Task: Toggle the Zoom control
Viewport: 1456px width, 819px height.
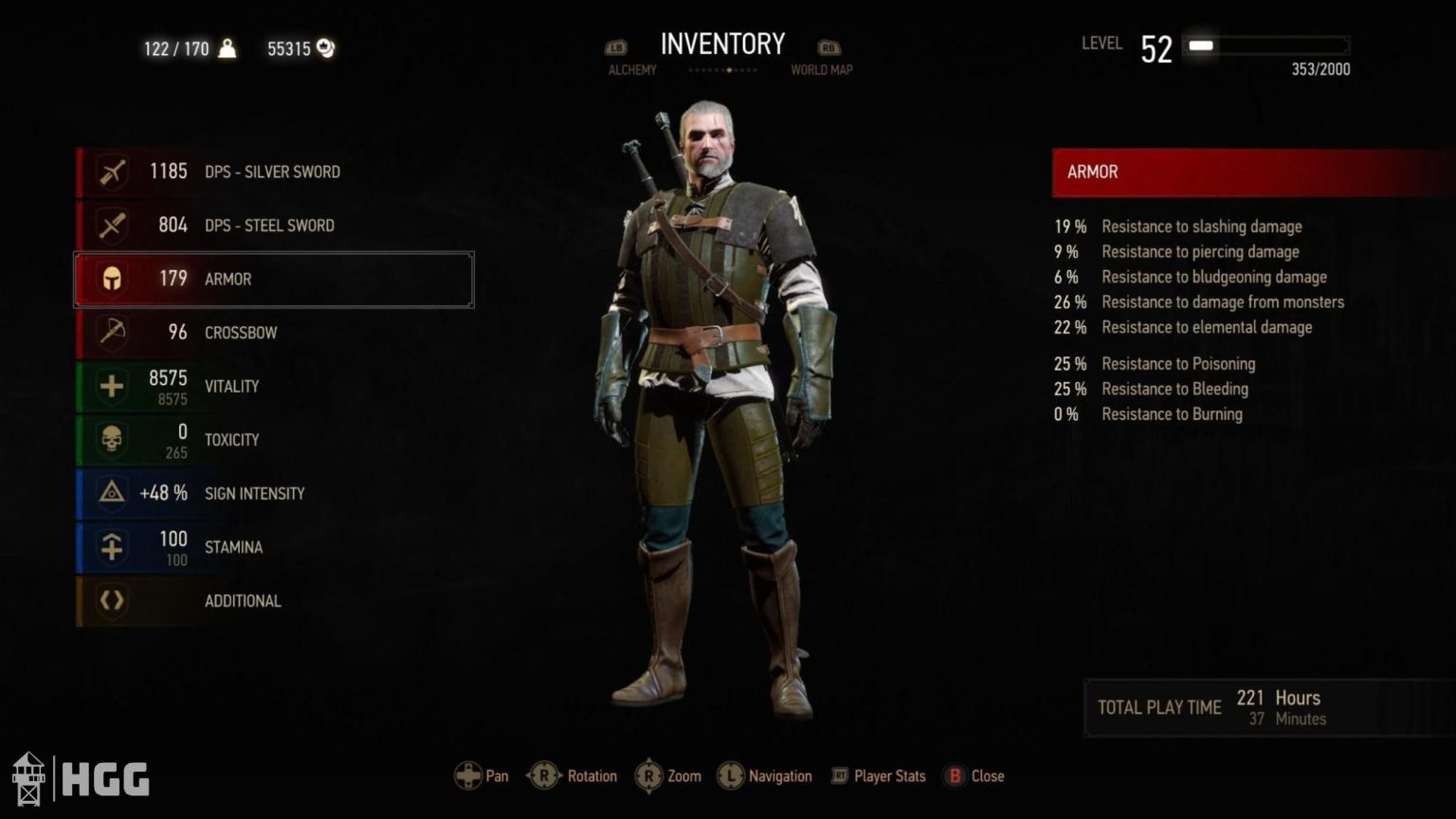Action: point(648,775)
